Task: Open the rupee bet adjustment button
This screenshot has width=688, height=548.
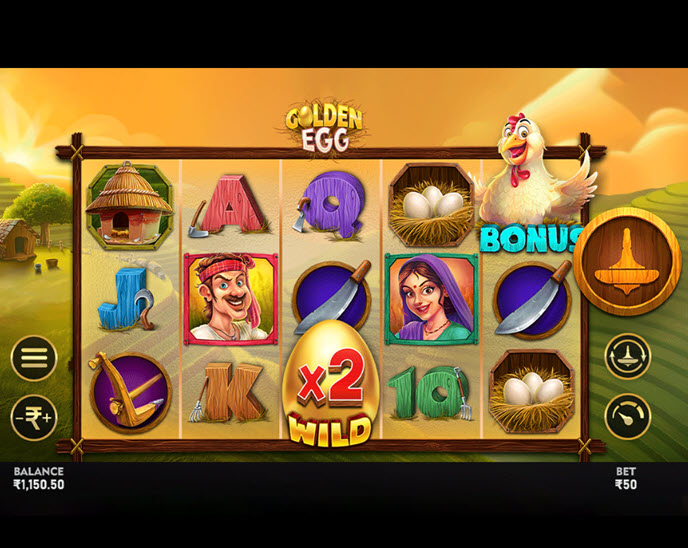Action: click(x=34, y=417)
